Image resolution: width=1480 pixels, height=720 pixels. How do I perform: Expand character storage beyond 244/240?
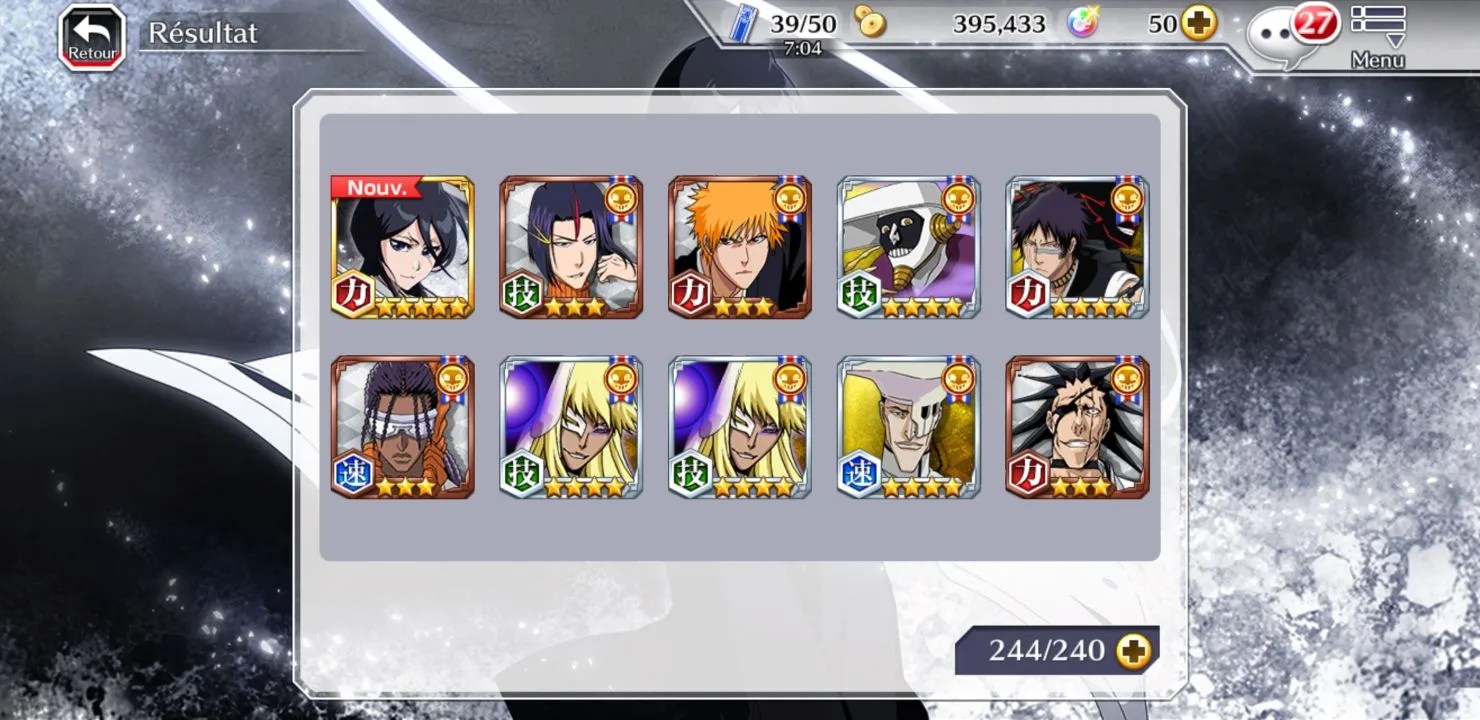coord(1134,651)
